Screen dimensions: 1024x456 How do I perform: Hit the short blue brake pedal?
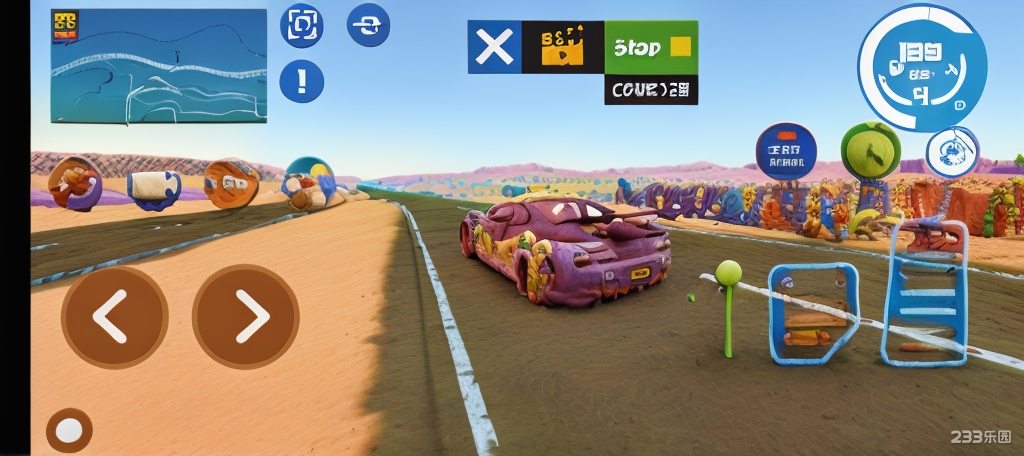pyautogui.click(x=812, y=313)
